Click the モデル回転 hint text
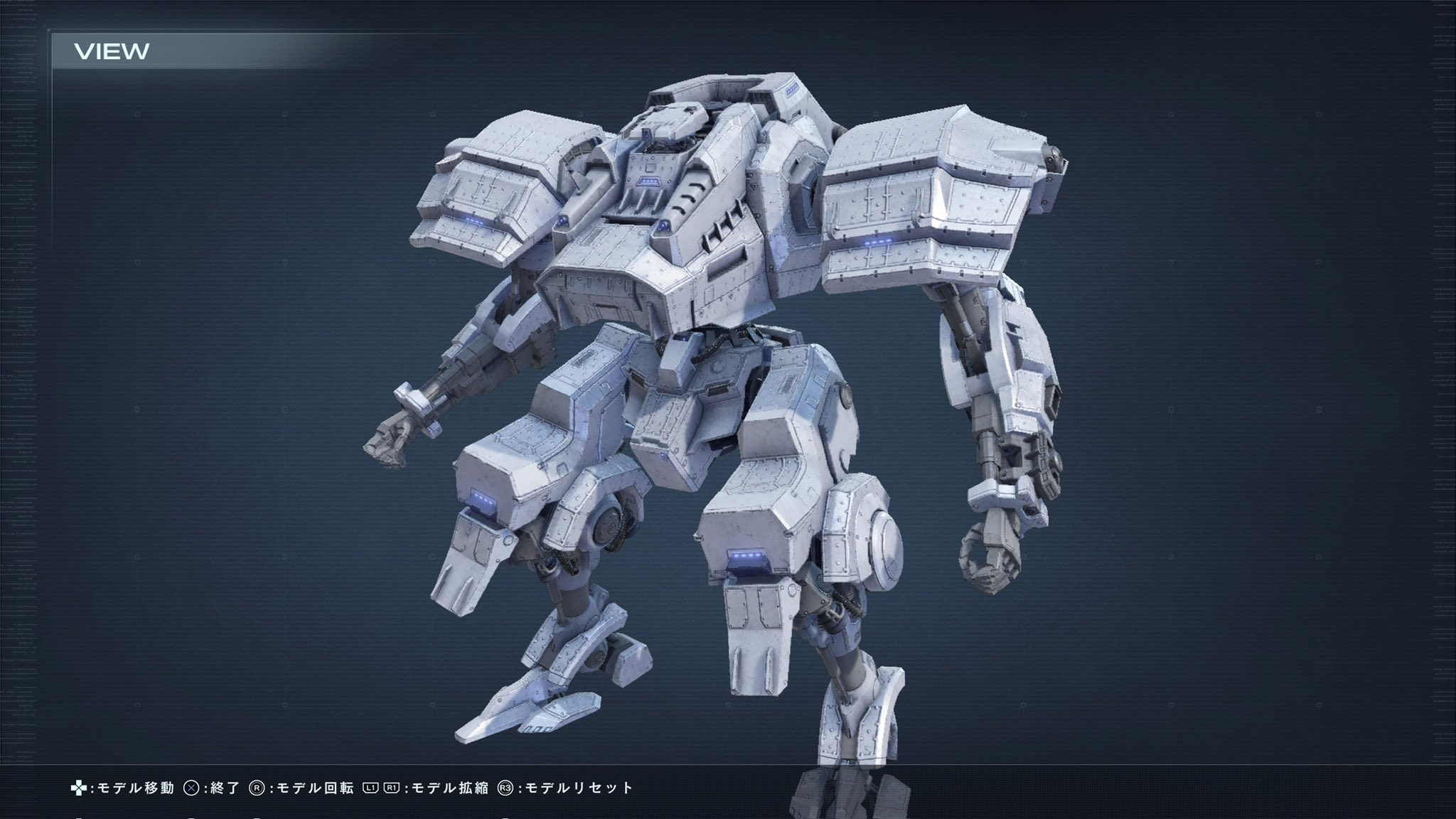1456x819 pixels. pyautogui.click(x=313, y=787)
